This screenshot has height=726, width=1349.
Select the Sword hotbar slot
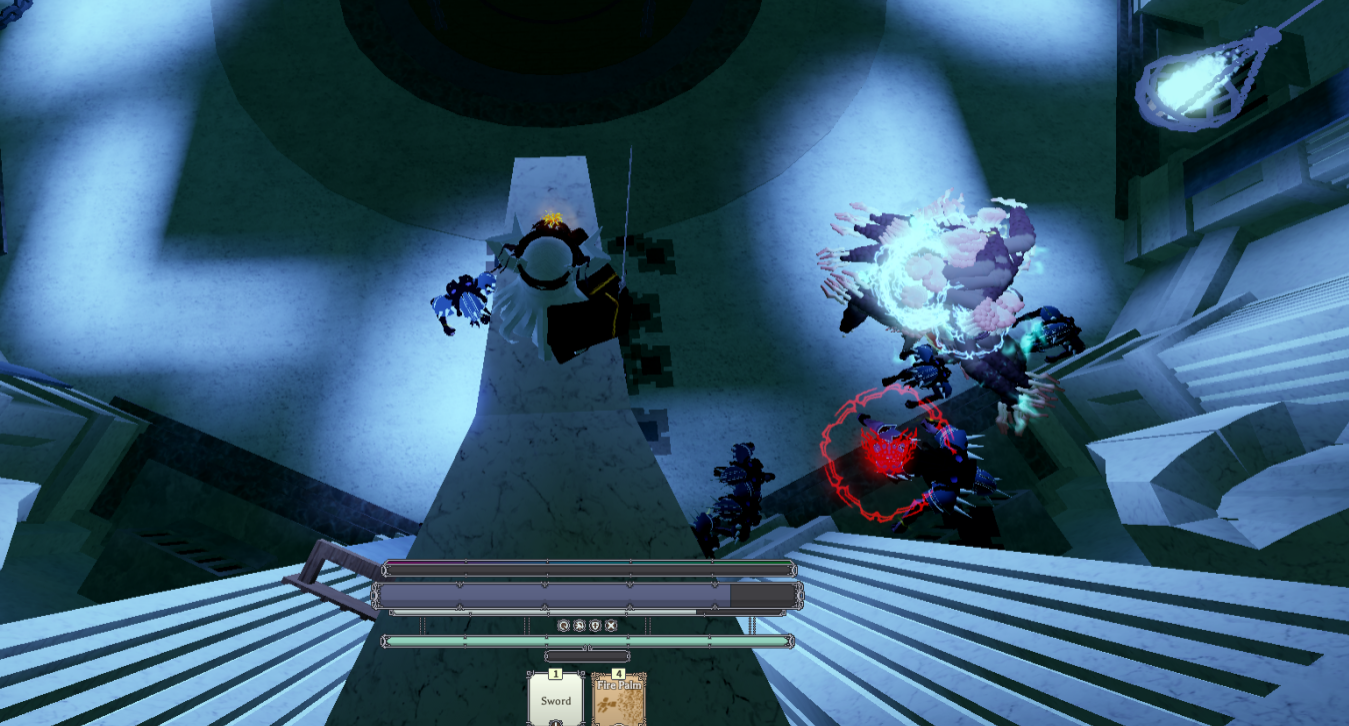[x=556, y=699]
